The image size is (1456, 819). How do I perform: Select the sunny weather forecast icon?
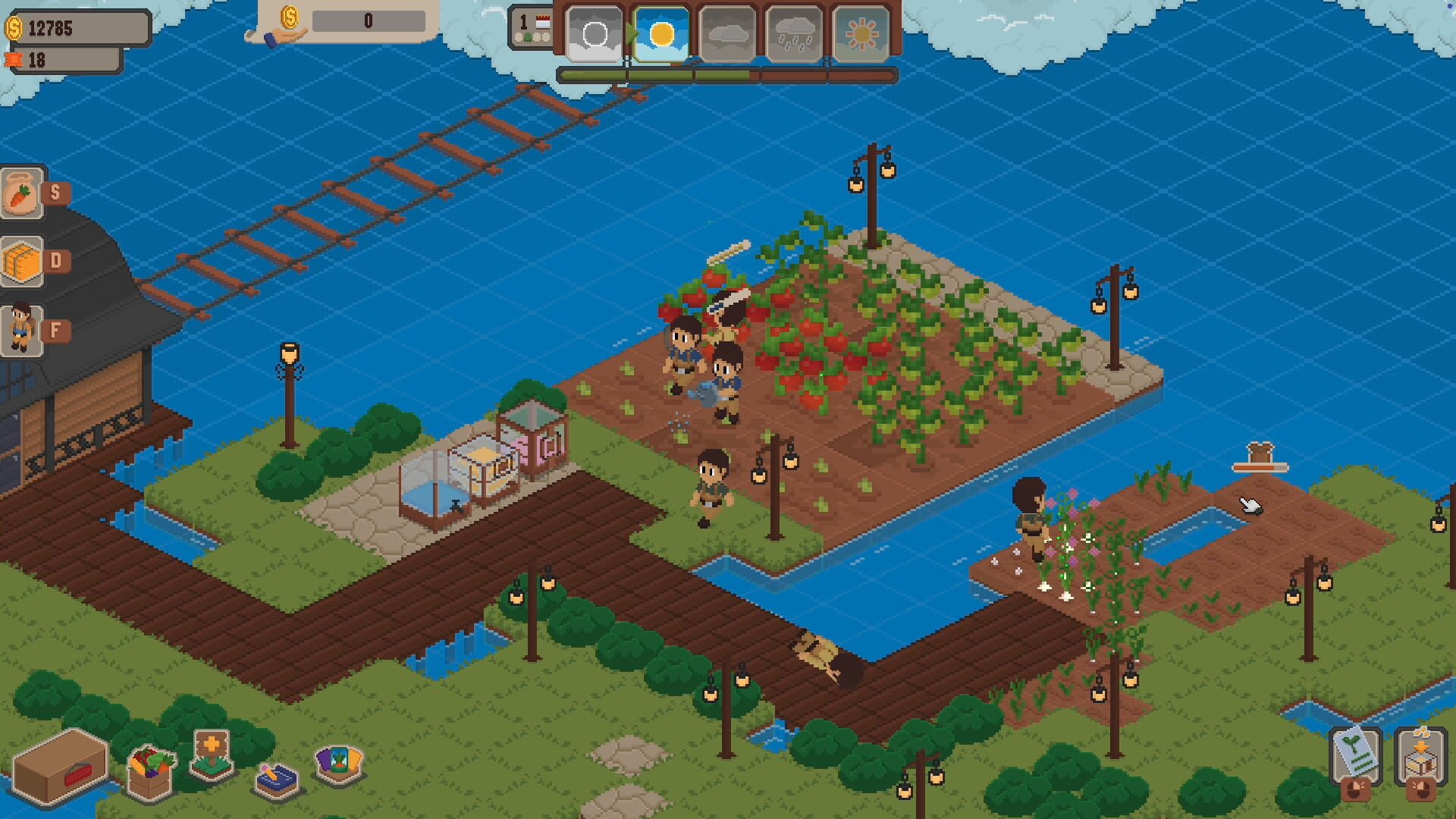click(661, 33)
